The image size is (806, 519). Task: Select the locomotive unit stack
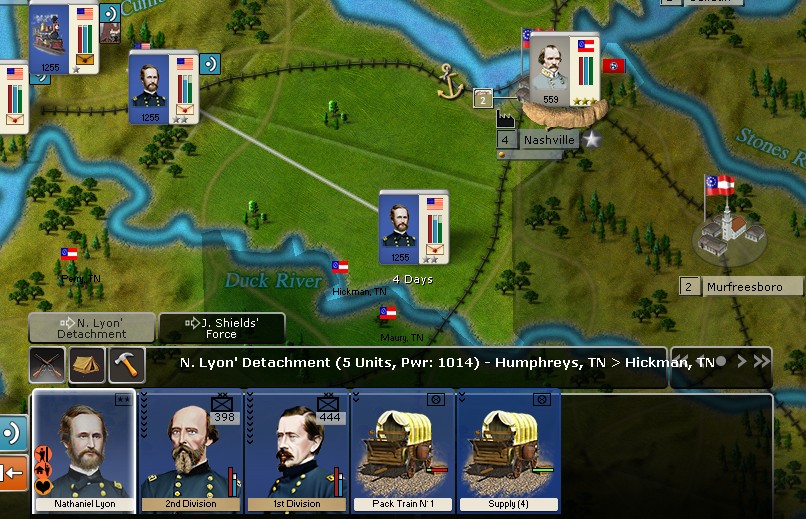point(61,38)
